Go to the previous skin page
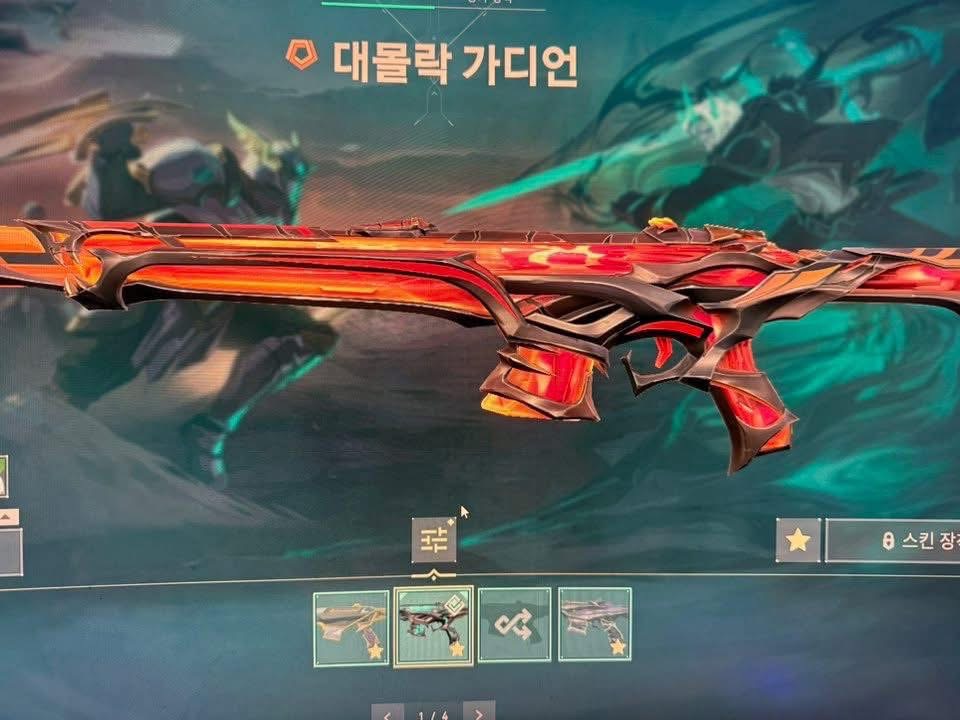 tap(388, 713)
